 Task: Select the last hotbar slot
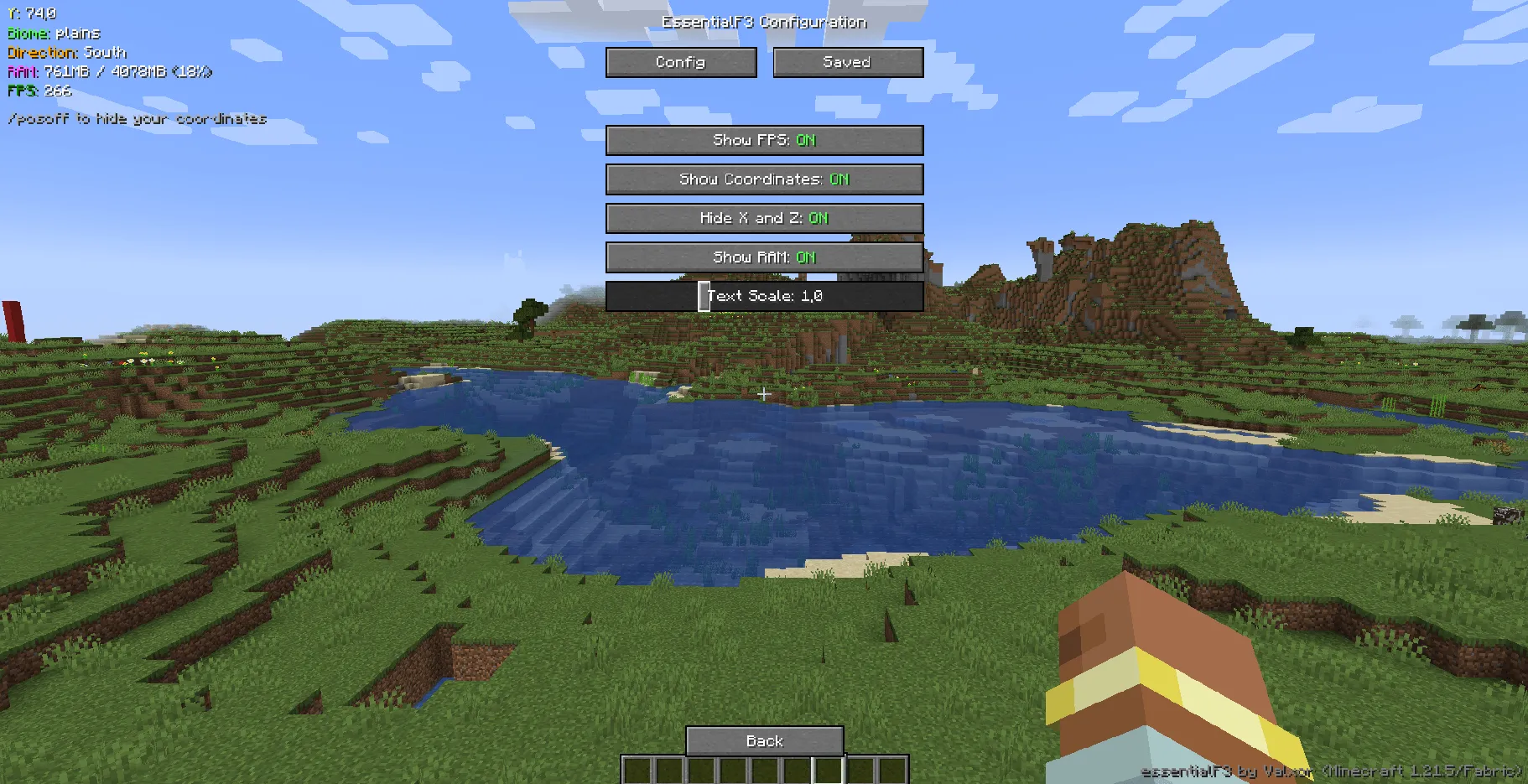coord(893,770)
